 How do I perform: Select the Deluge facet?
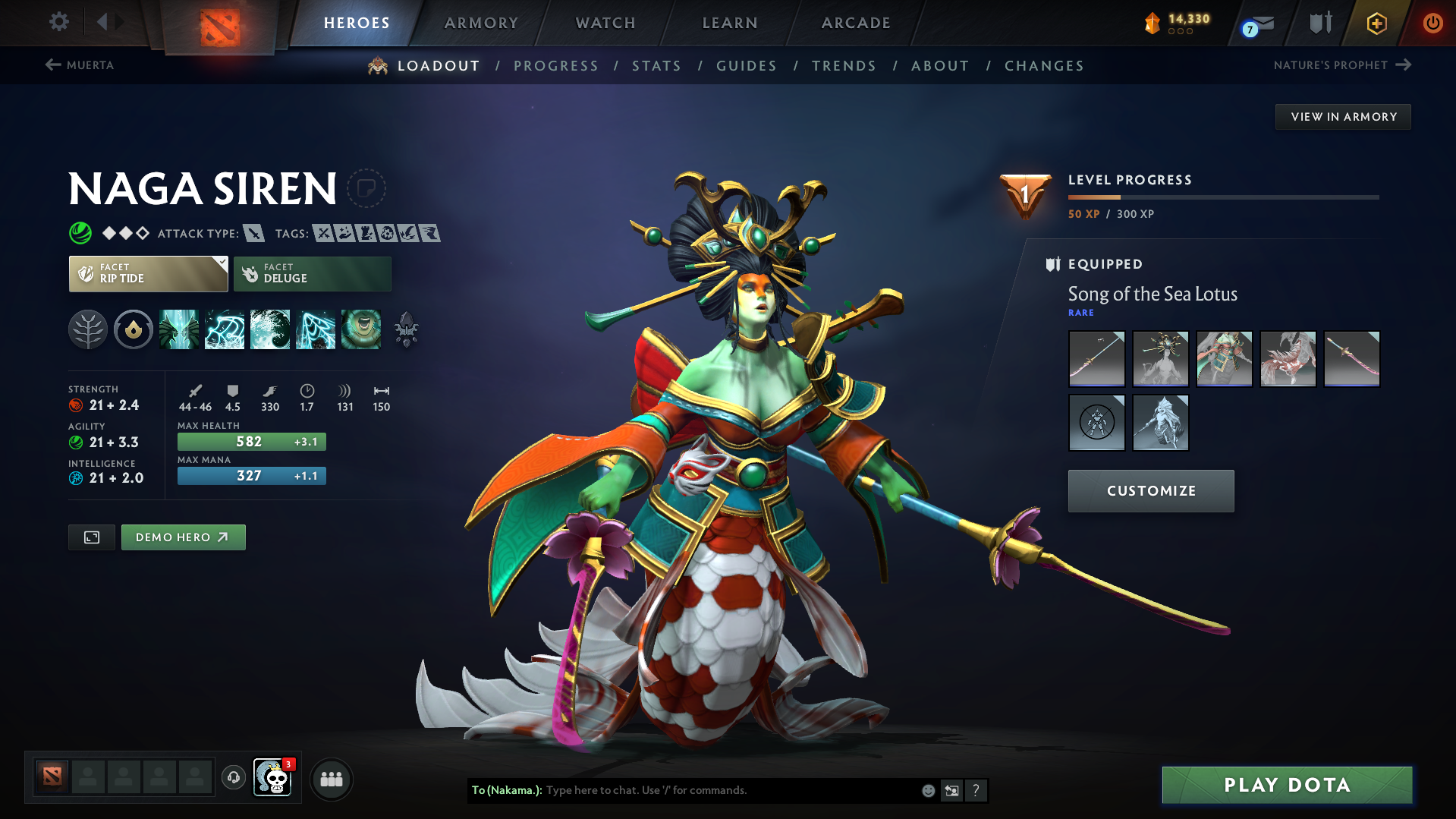coord(312,273)
